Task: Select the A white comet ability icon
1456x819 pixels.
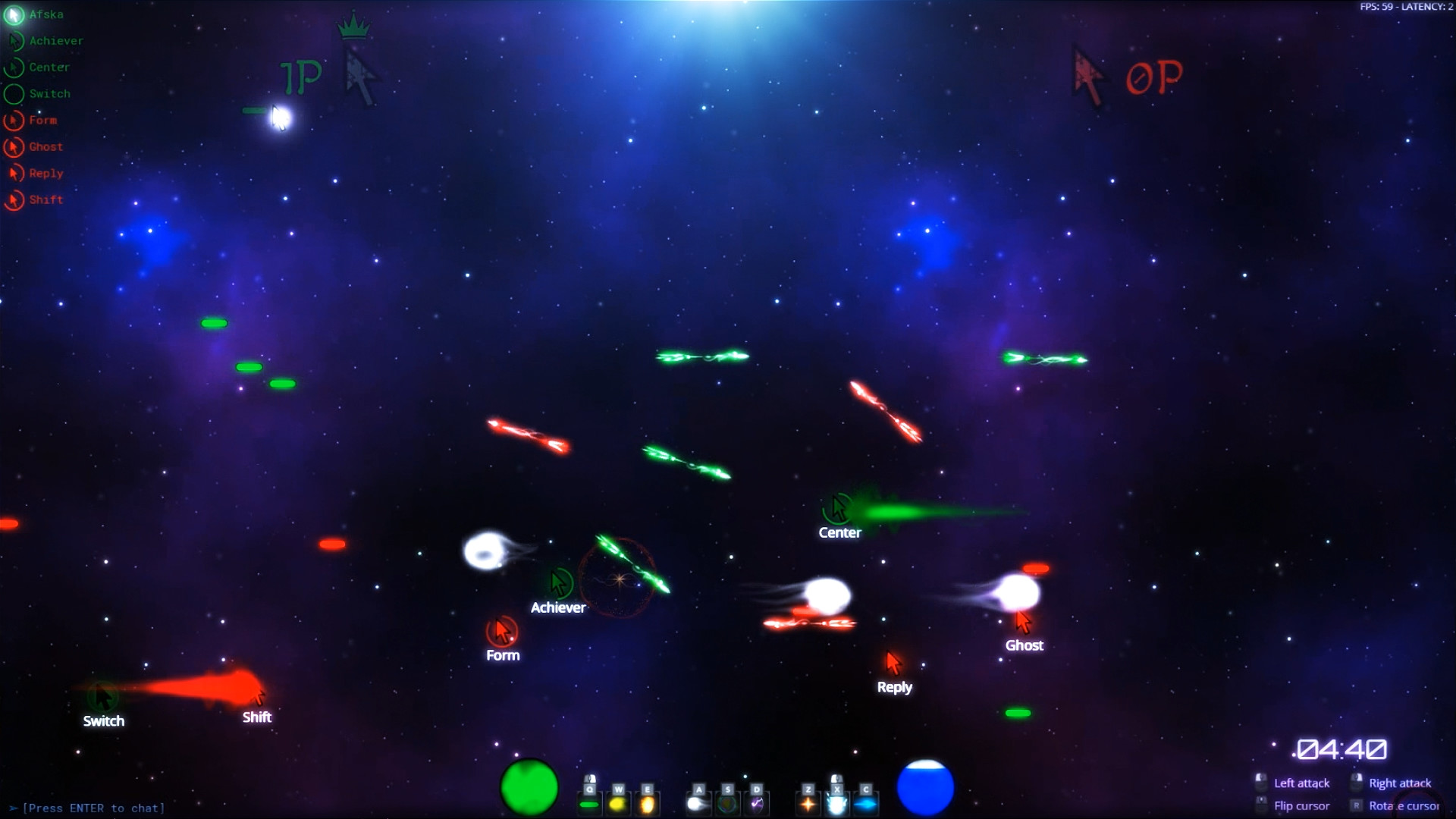Action: tap(699, 804)
